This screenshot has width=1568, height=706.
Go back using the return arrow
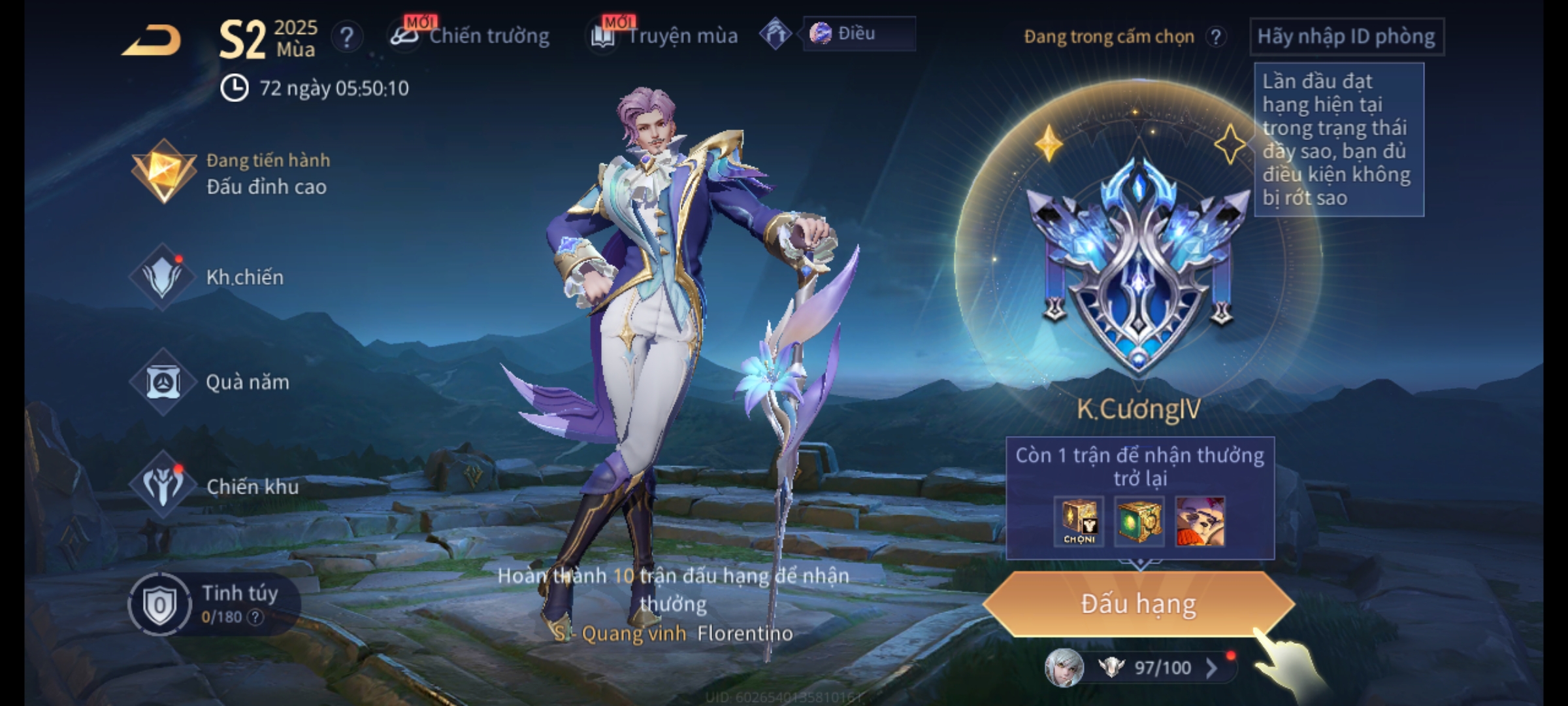coord(152,41)
